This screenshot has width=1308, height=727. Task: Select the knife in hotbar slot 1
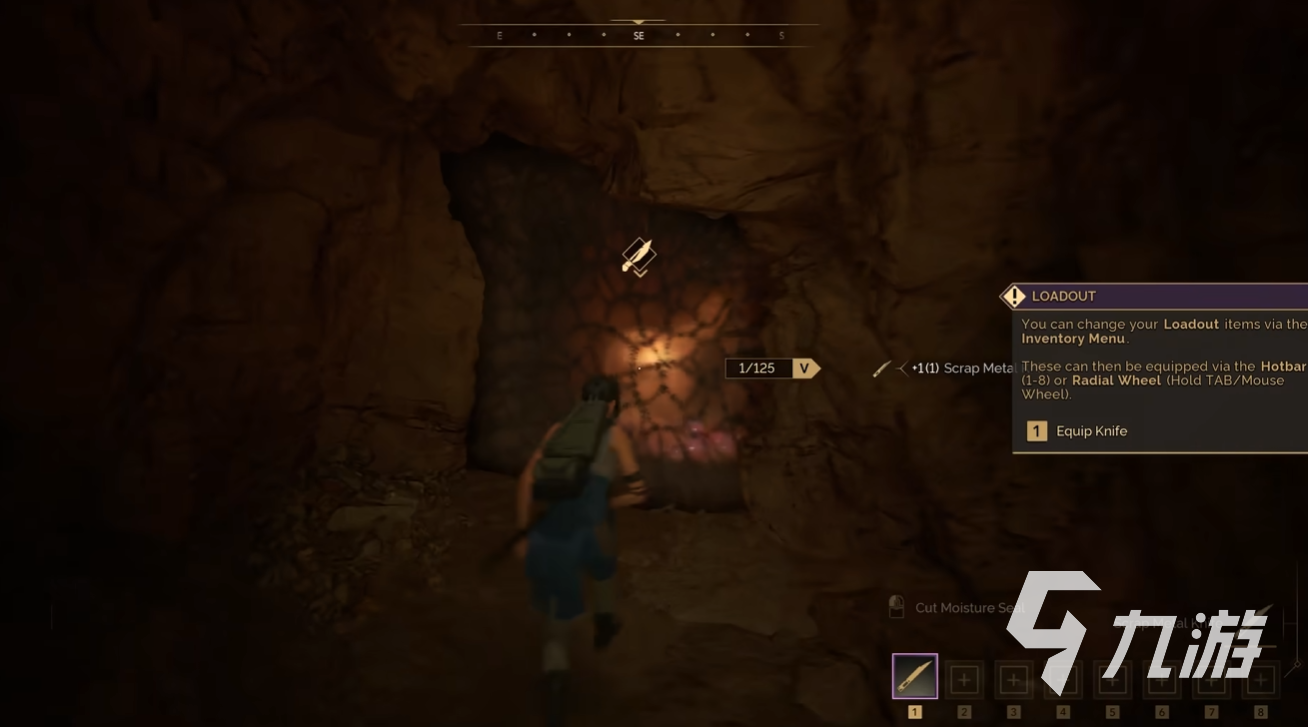click(x=914, y=677)
